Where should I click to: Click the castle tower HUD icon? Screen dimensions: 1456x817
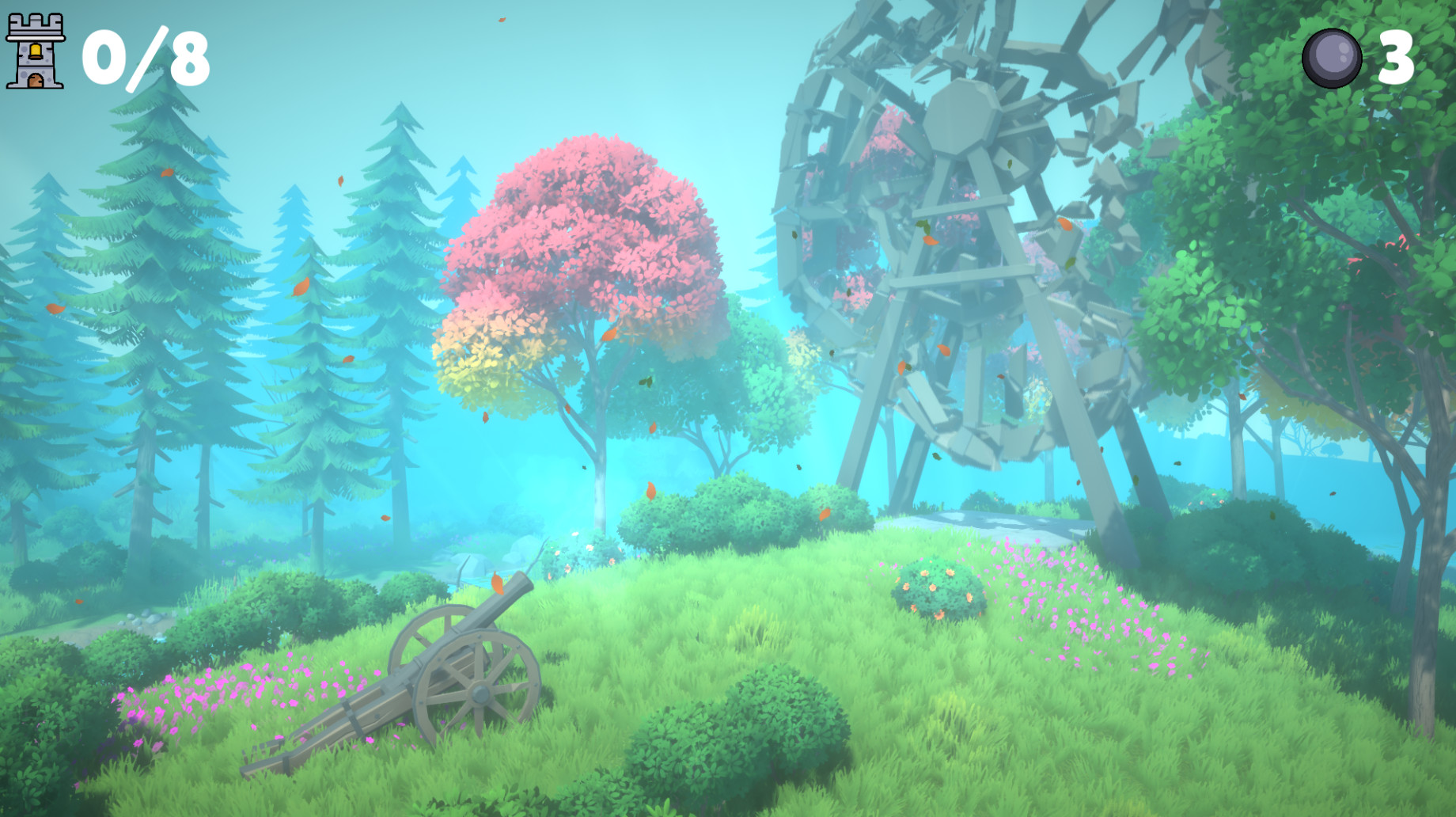pyautogui.click(x=36, y=51)
